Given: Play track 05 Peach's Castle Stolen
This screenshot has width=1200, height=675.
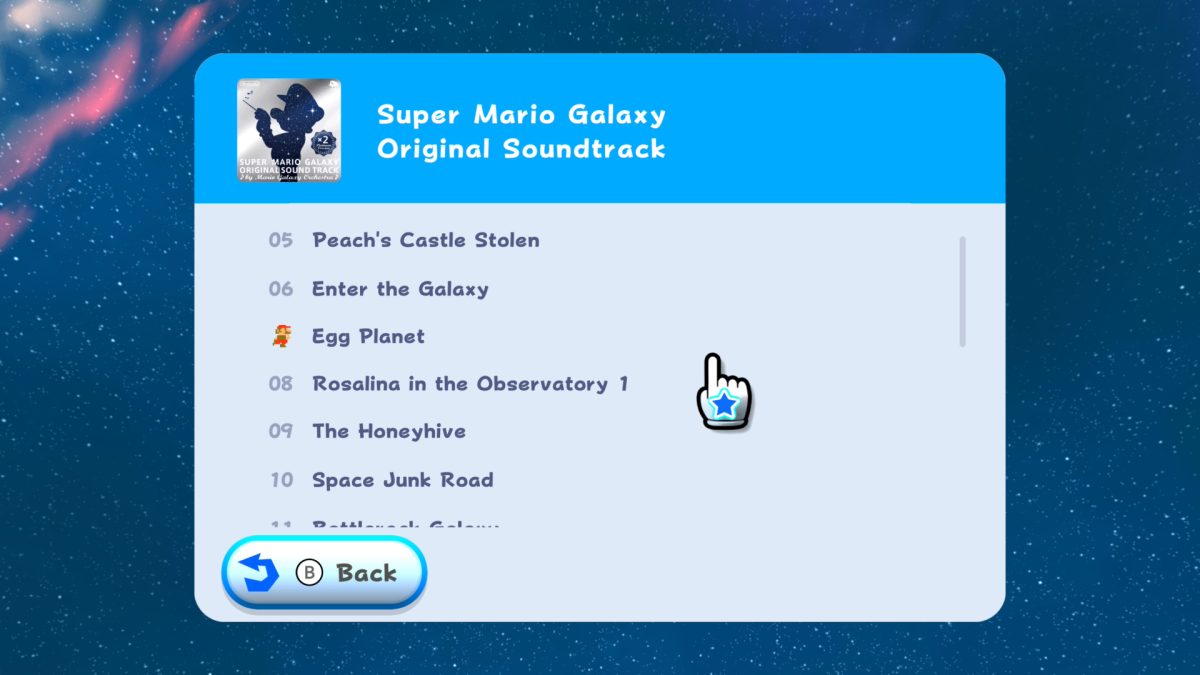Looking at the screenshot, I should point(425,241).
